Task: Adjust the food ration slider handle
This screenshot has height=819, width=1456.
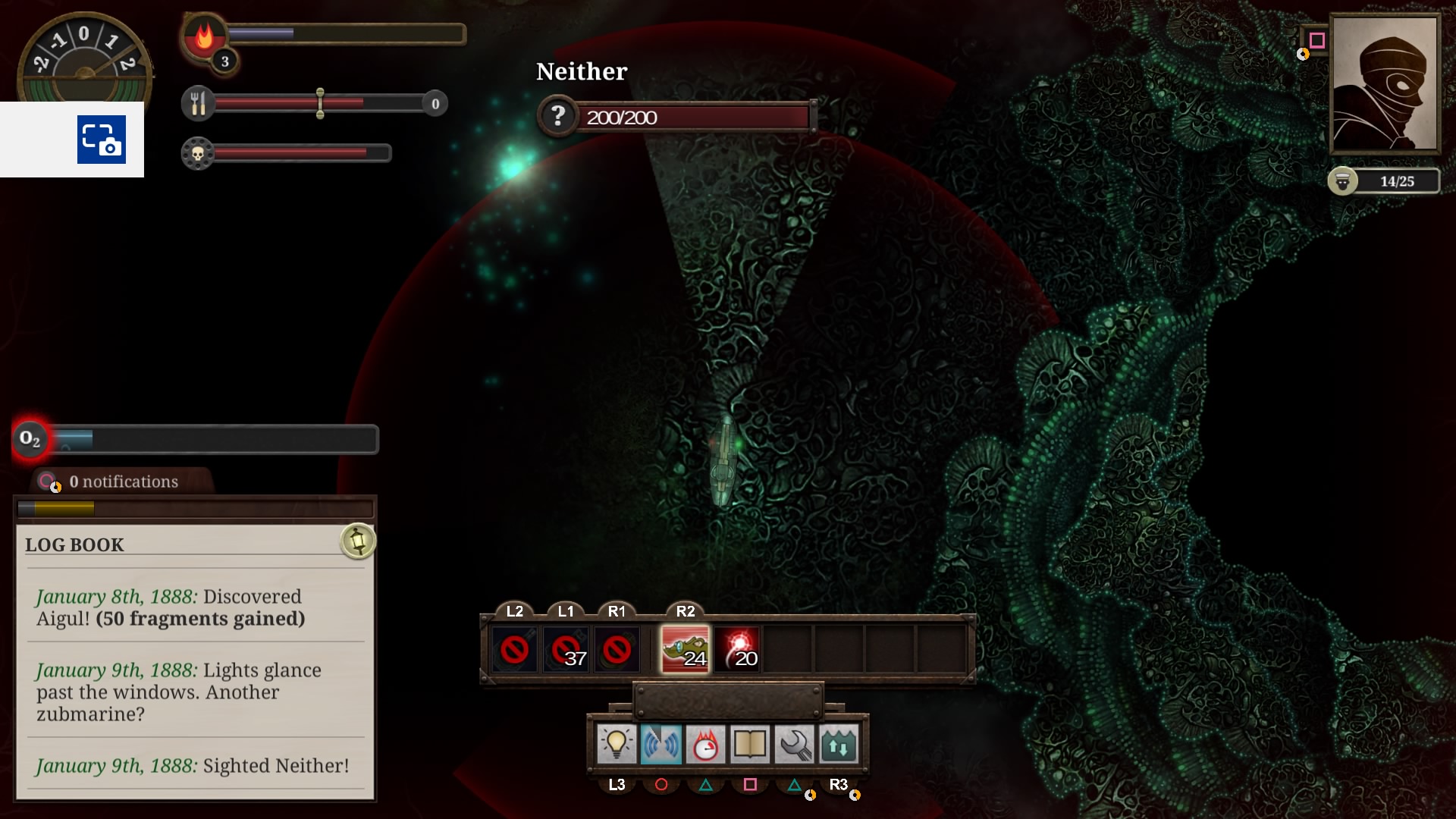Action: [321, 102]
